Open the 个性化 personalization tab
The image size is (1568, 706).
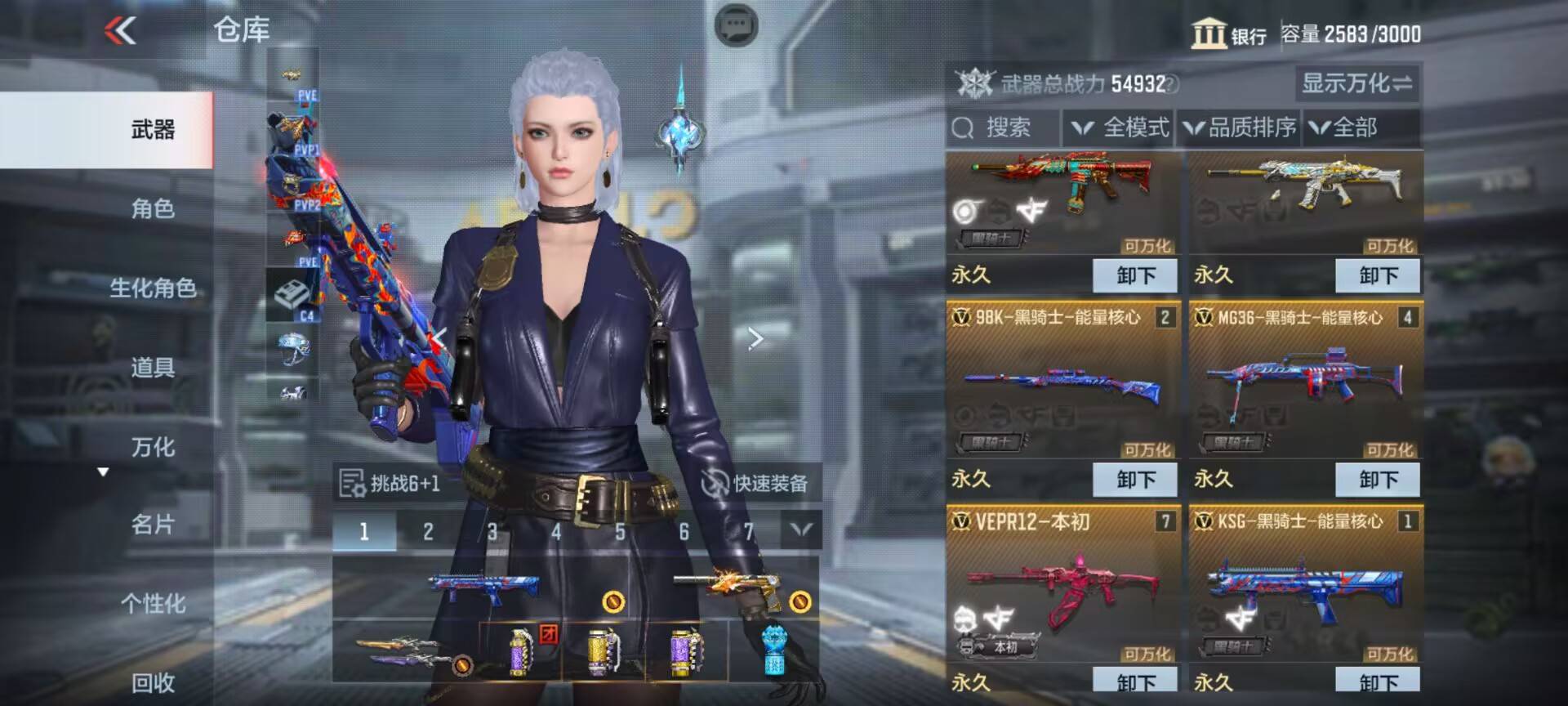coord(153,604)
